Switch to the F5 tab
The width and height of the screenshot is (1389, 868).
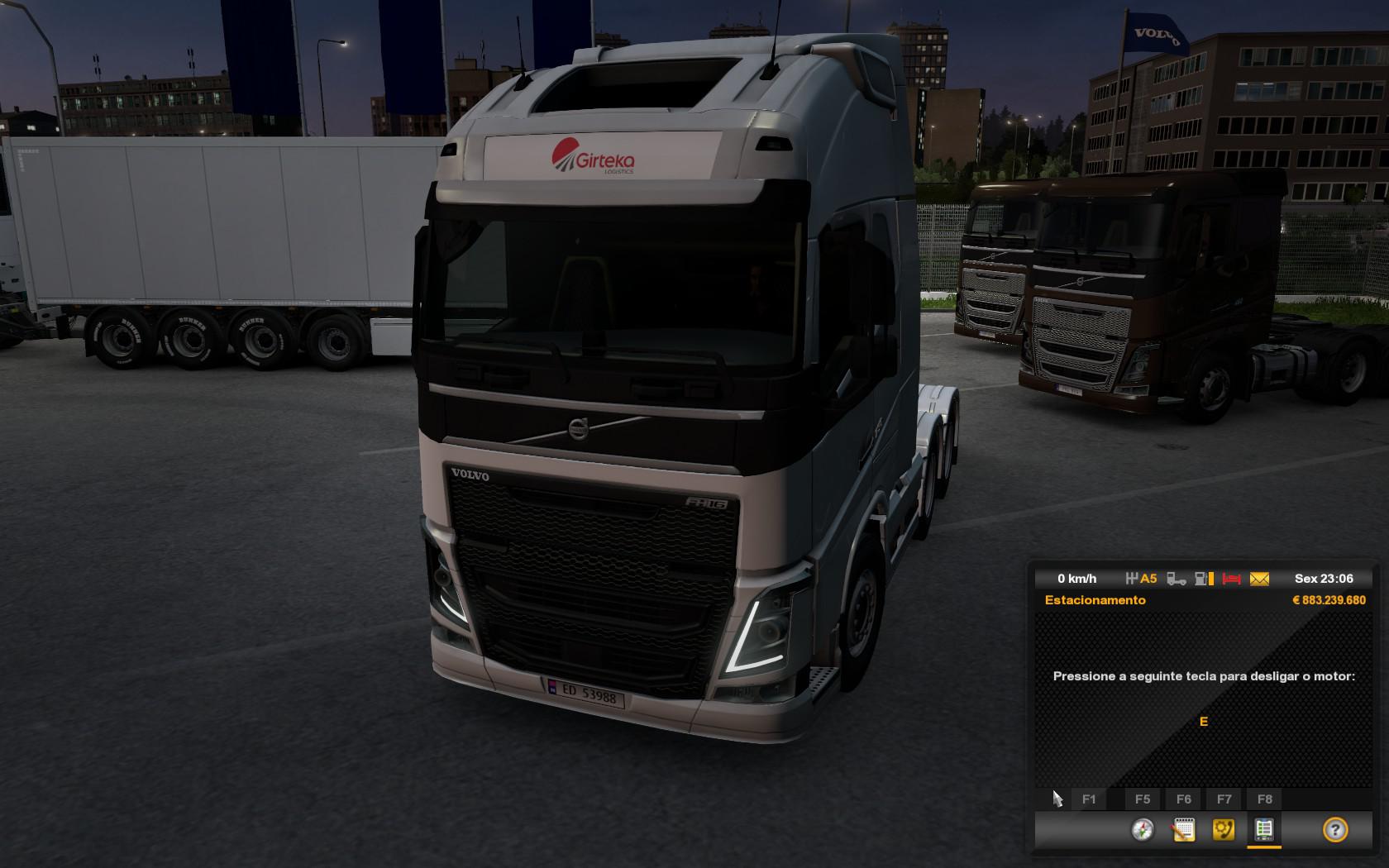pos(1143,799)
